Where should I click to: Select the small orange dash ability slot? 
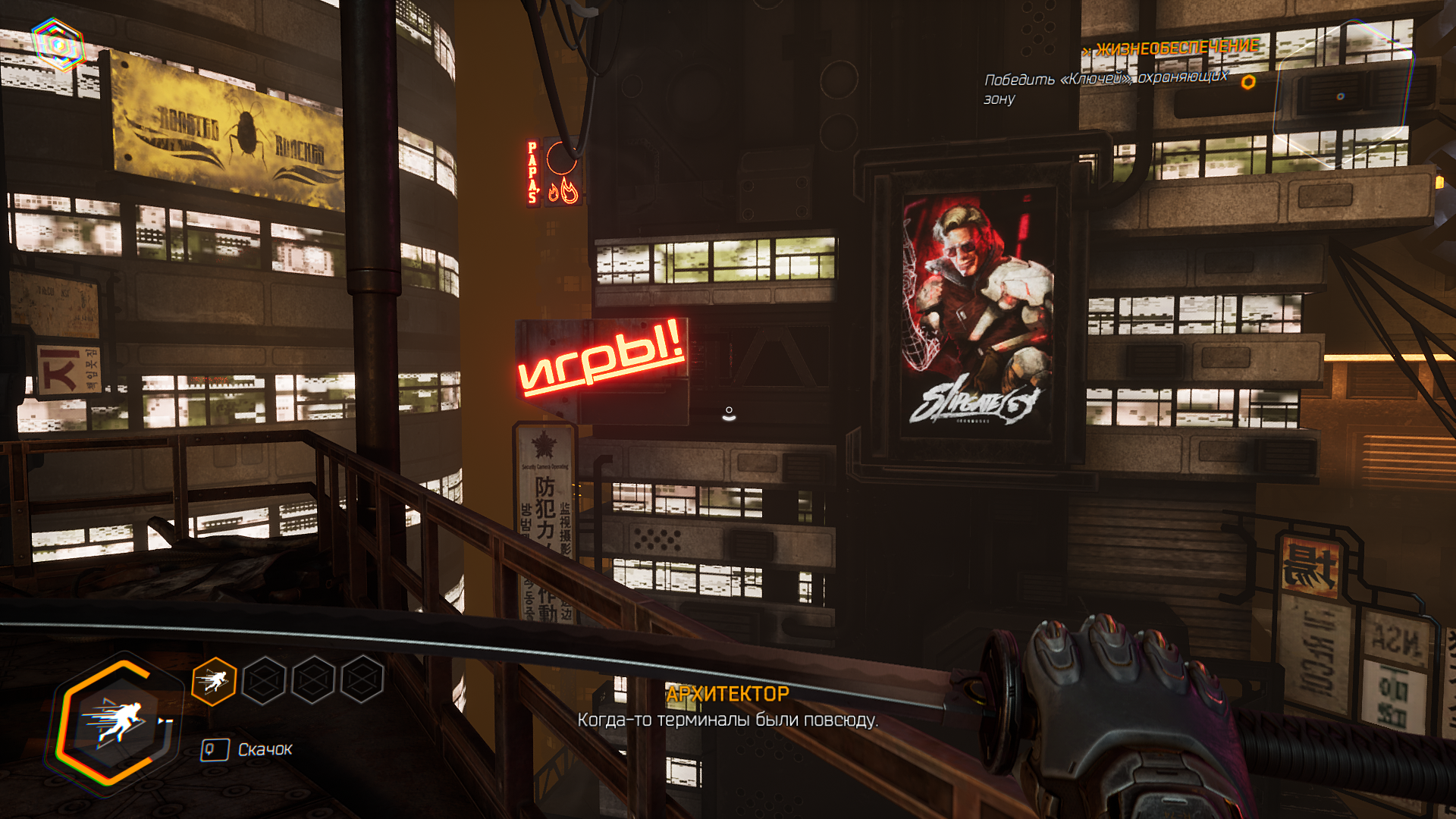coord(214,681)
